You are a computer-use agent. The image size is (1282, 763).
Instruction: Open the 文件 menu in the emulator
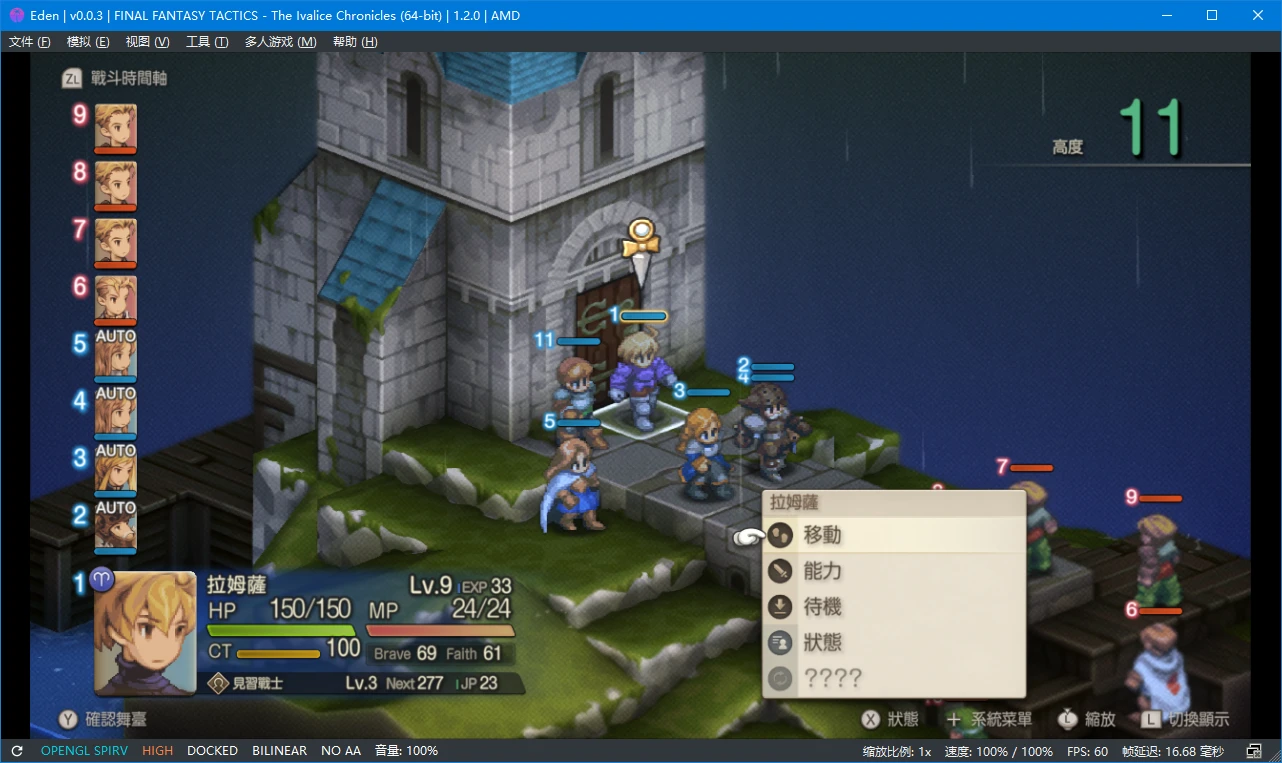pyautogui.click(x=29, y=42)
